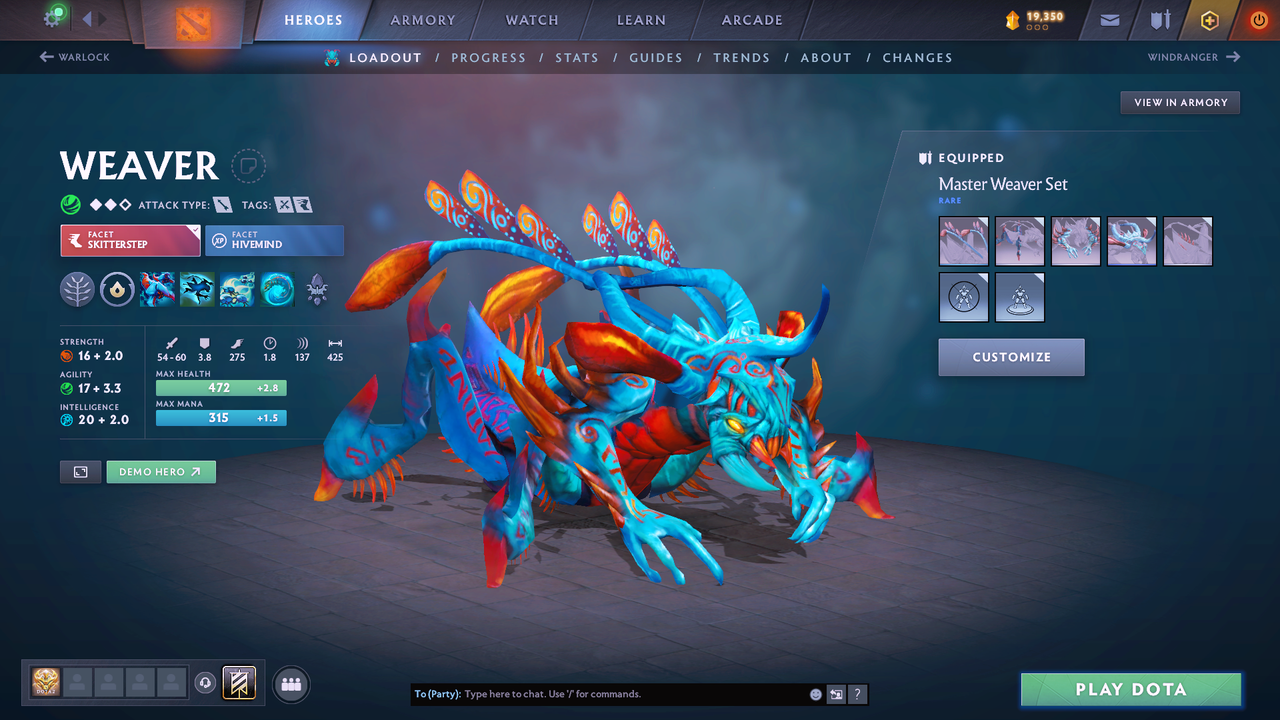
Task: View the Time Lapse ultimate ability icon
Action: [277, 289]
